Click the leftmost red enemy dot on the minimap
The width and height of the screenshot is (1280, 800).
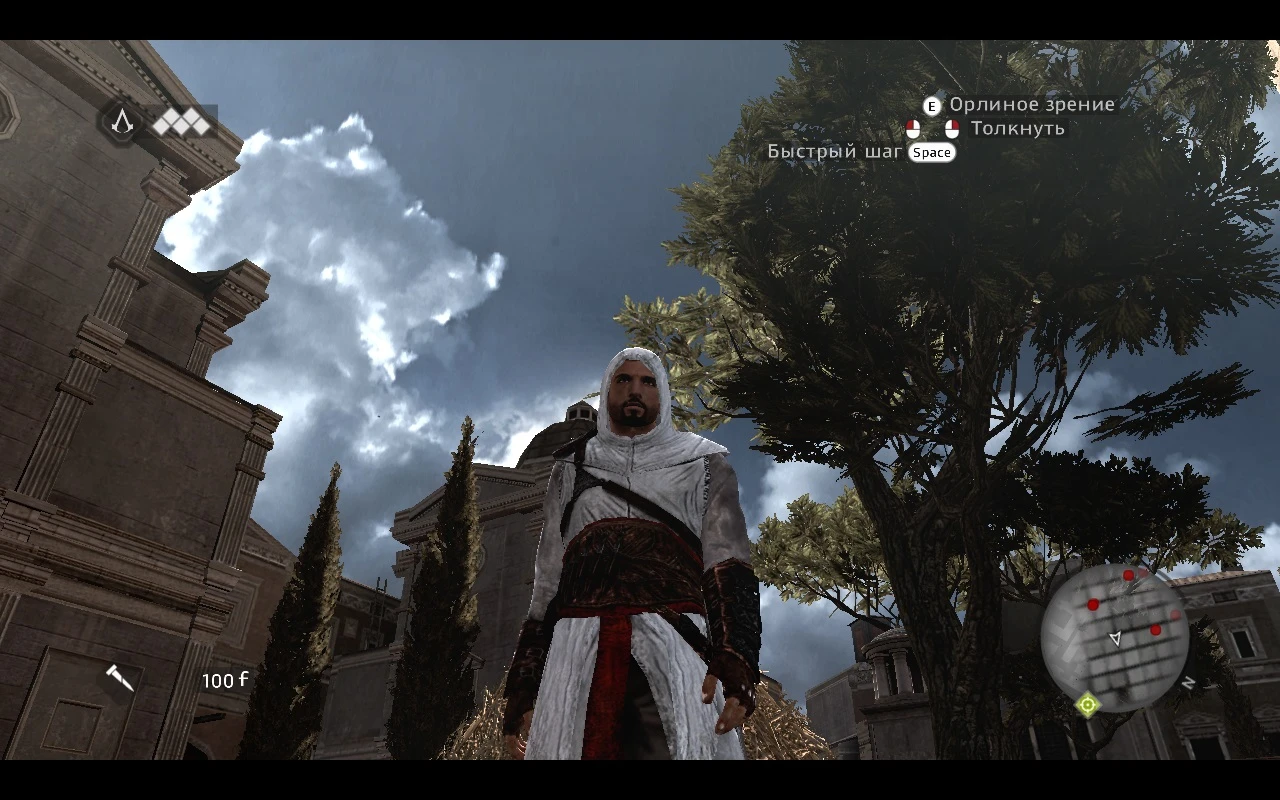pyautogui.click(x=1093, y=604)
